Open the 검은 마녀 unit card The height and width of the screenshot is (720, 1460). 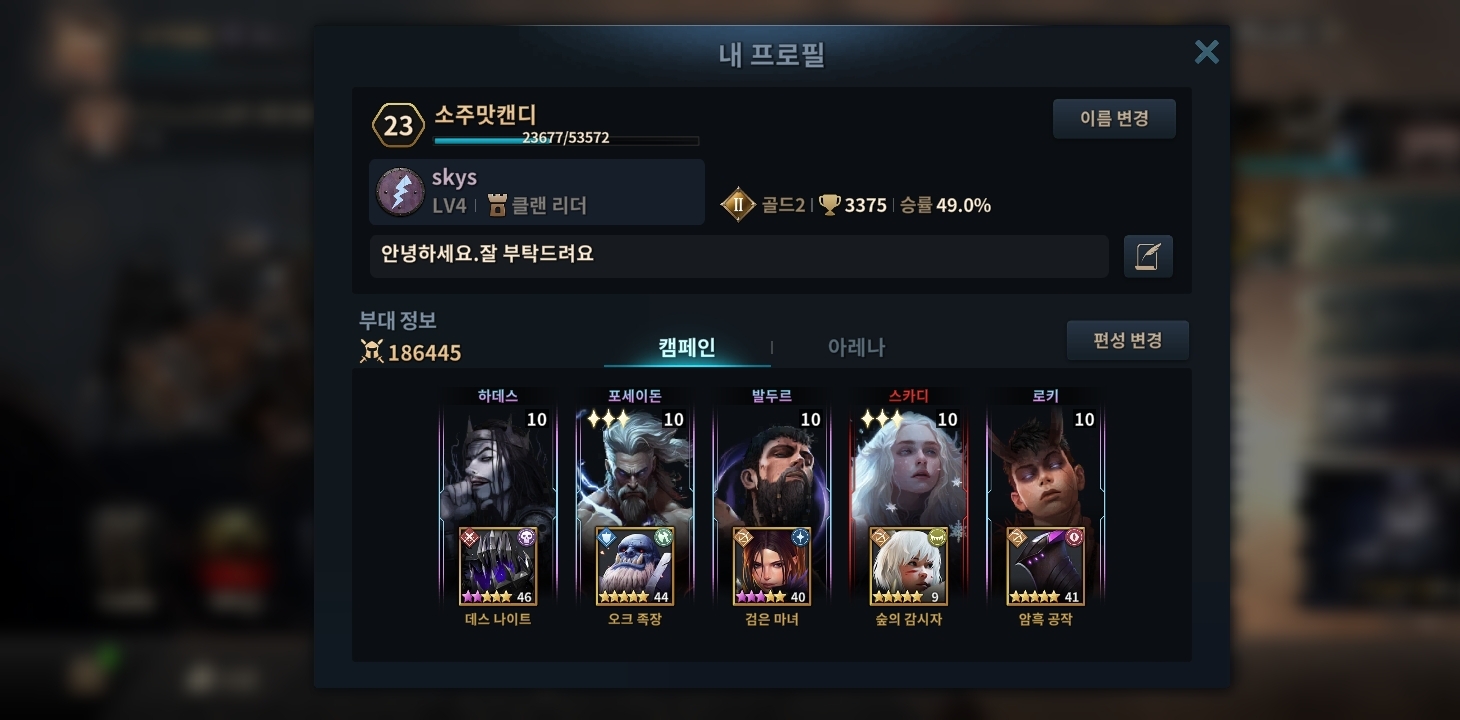click(772, 566)
